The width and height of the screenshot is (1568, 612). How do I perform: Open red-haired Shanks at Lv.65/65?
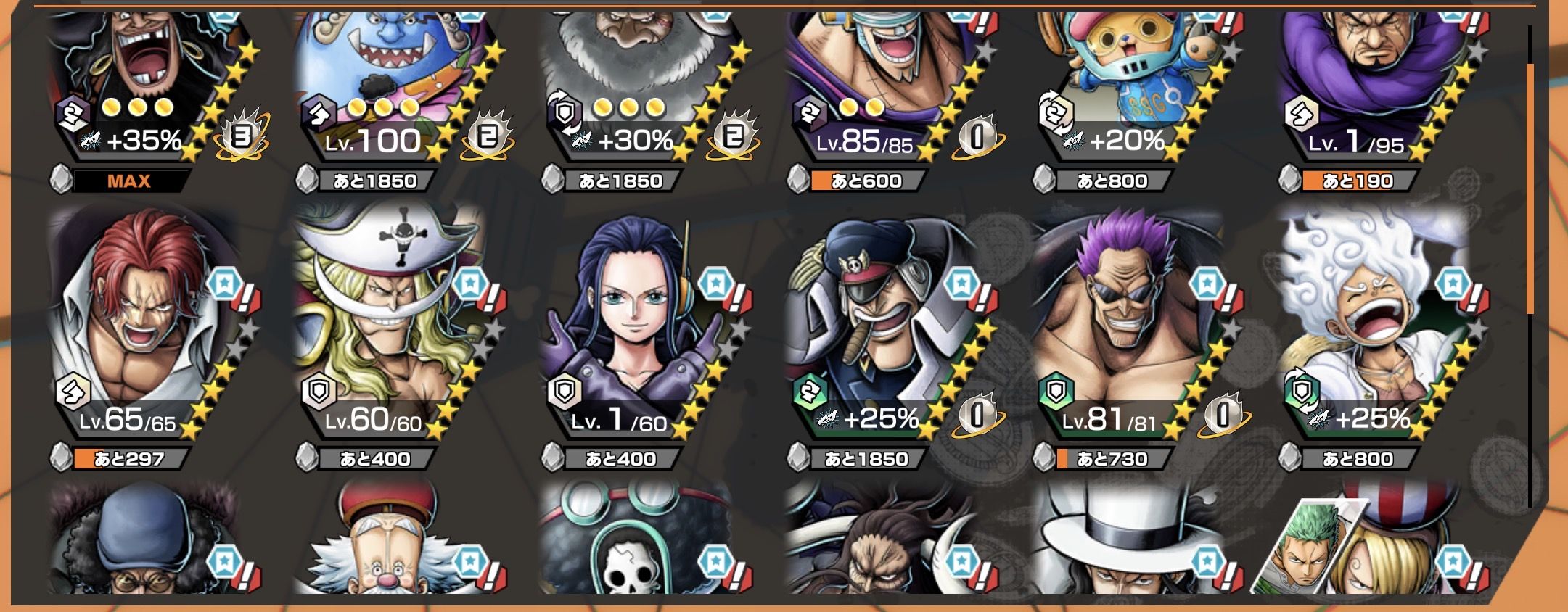click(x=145, y=326)
